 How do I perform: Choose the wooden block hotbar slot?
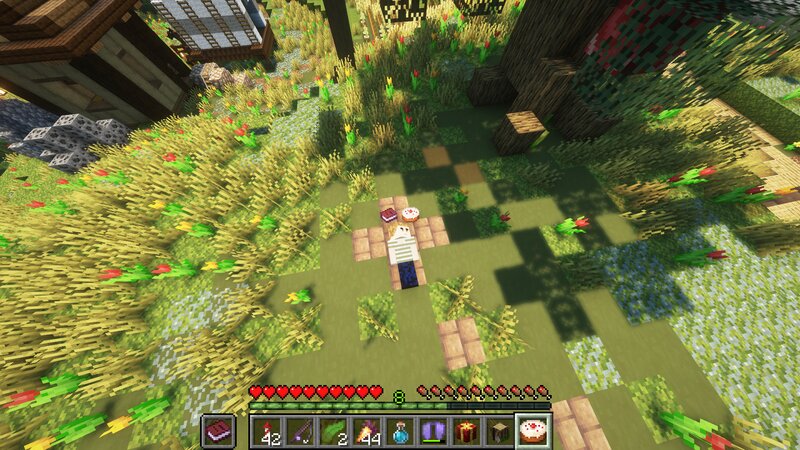click(x=499, y=431)
